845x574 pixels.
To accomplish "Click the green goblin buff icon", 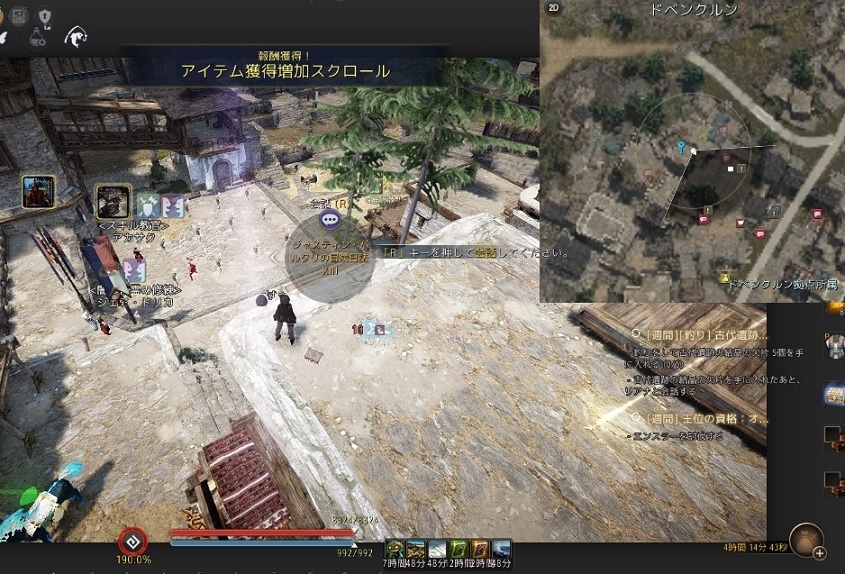I will [395, 548].
